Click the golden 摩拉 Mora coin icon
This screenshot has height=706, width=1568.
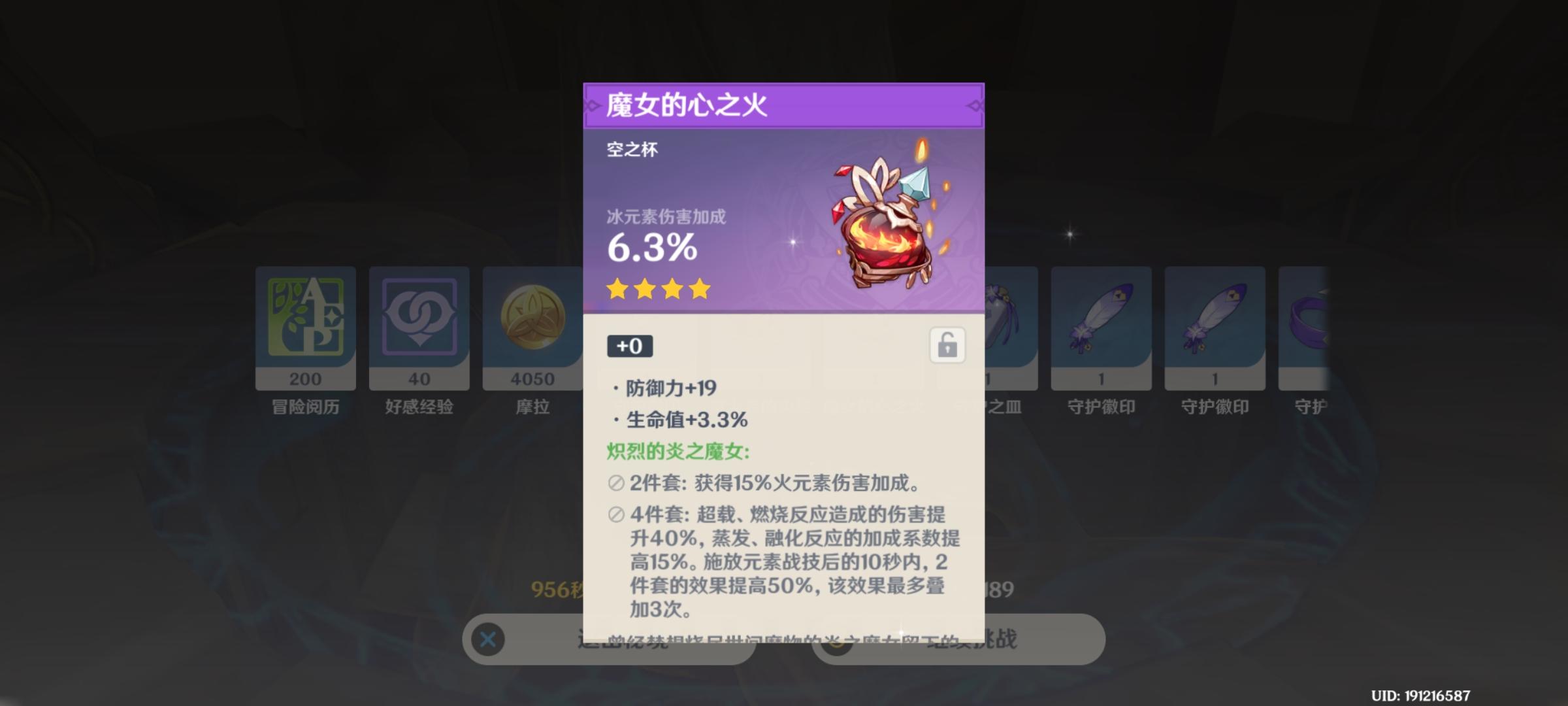pyautogui.click(x=532, y=325)
